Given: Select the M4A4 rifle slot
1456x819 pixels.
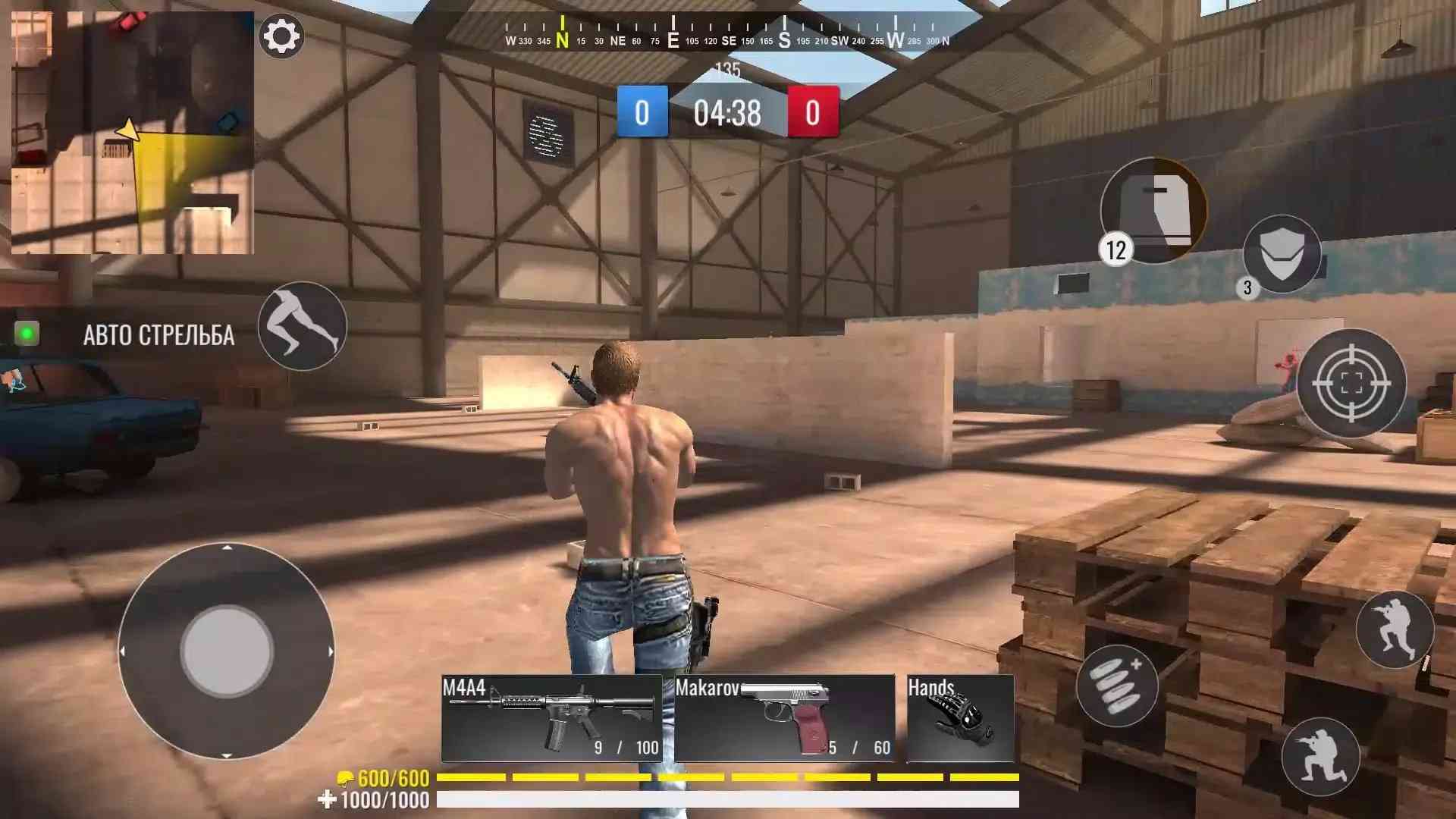Looking at the screenshot, I should pos(551,717).
